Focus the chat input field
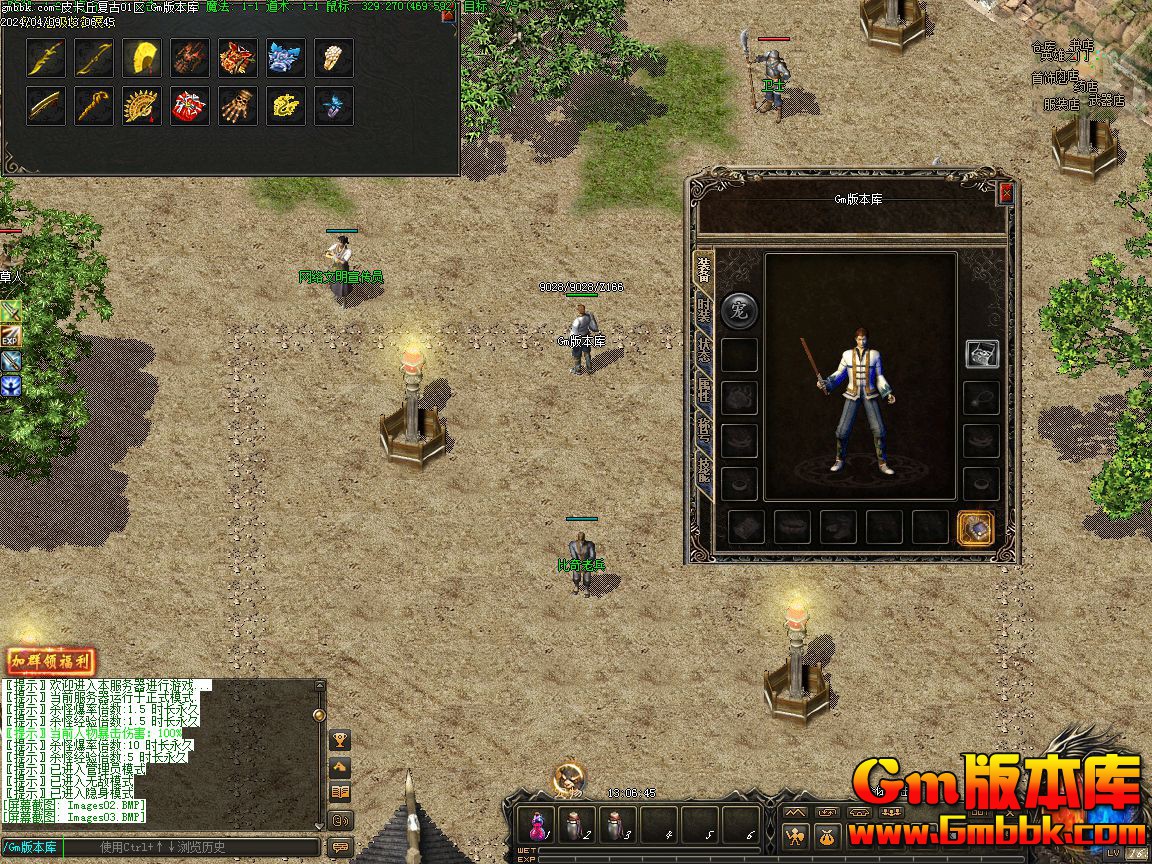This screenshot has height=864, width=1152. 200,847
